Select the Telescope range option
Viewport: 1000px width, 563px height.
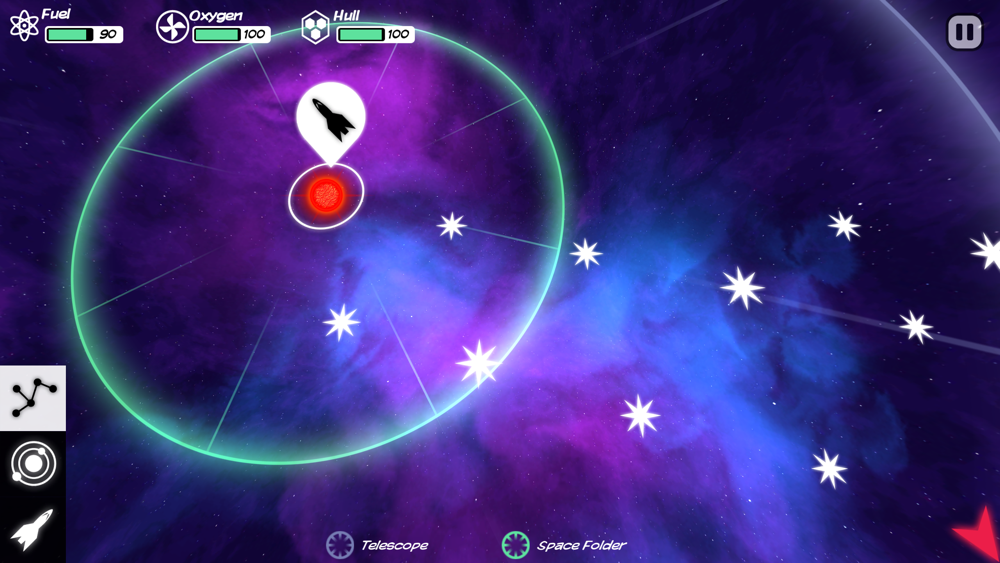tap(378, 545)
